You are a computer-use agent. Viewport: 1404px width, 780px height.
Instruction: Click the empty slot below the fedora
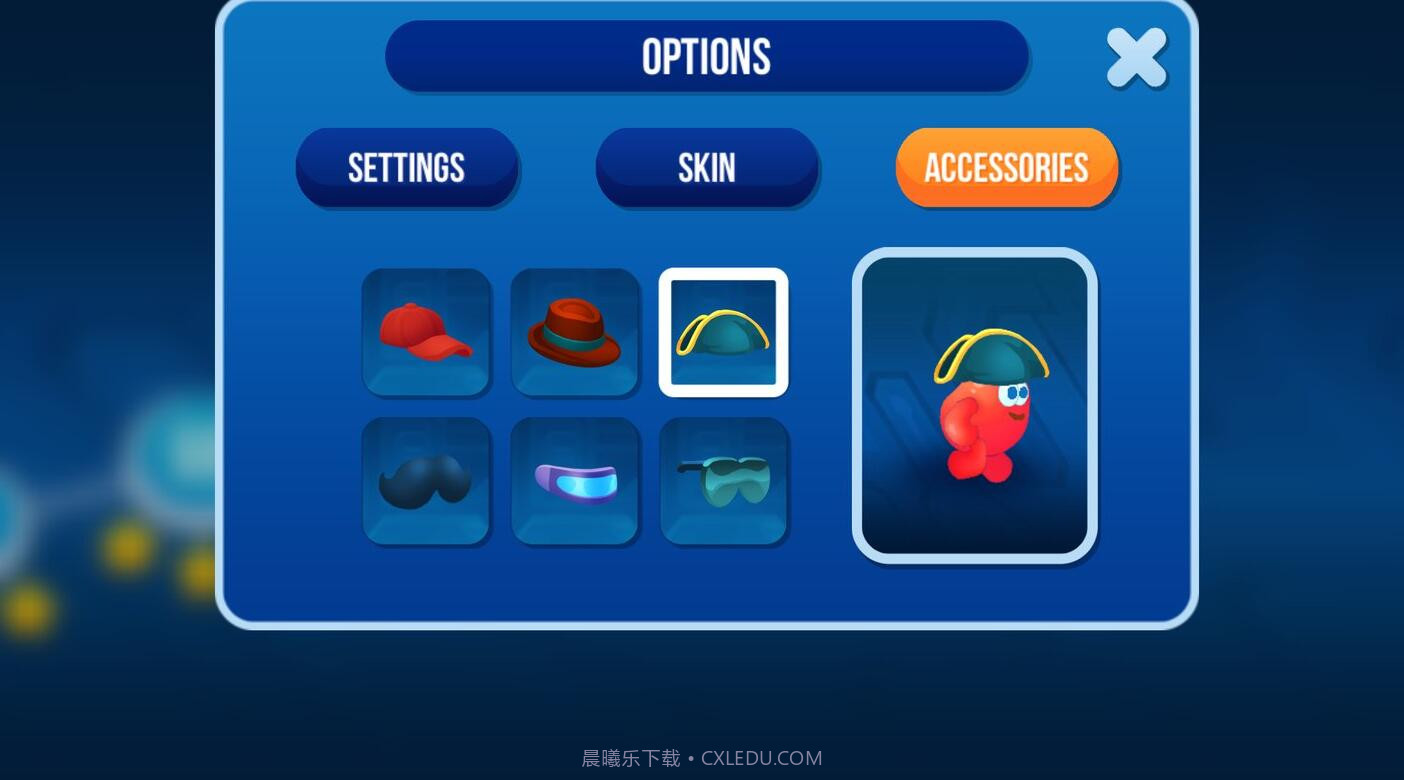575,480
